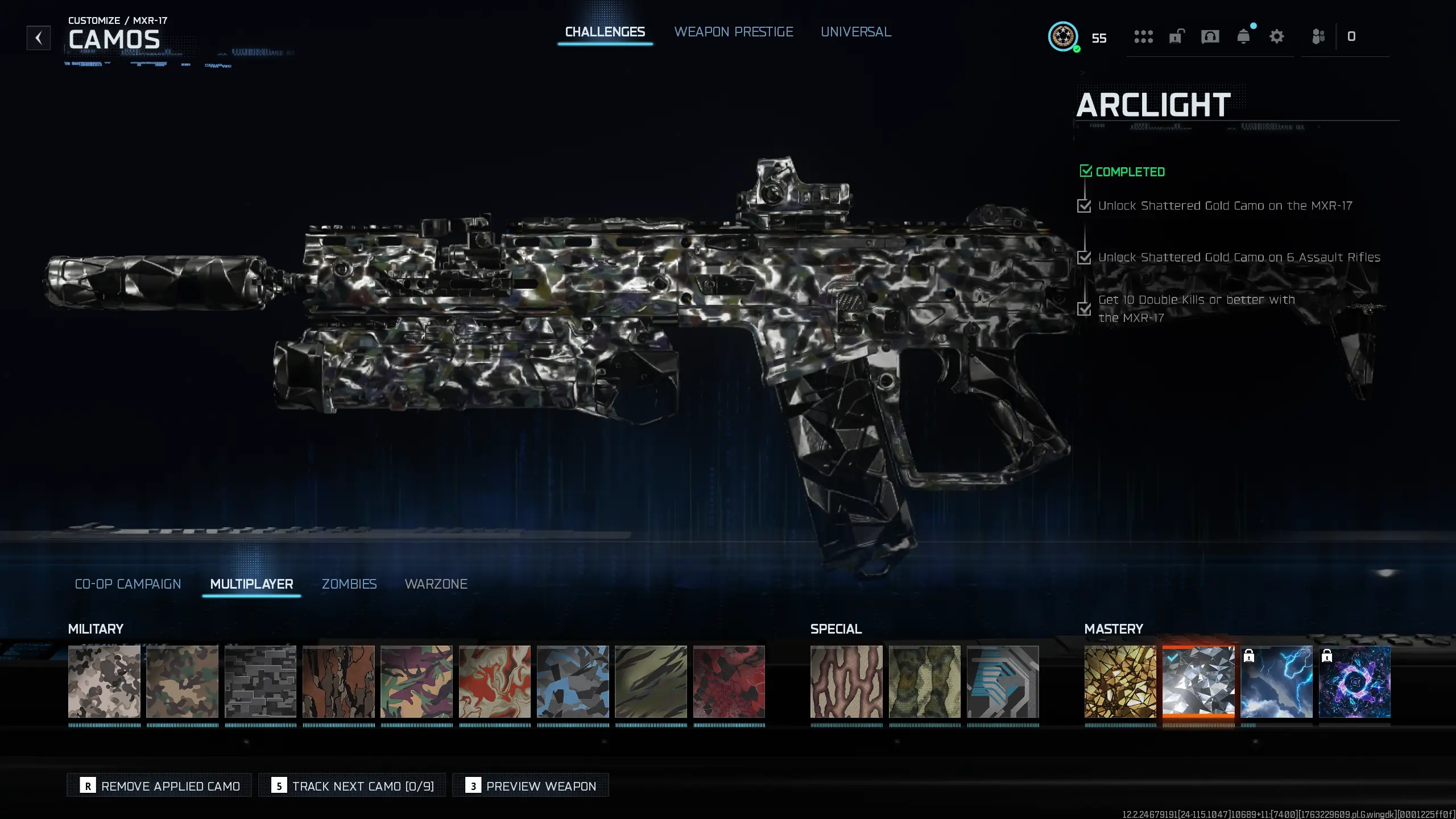Click the padlock on the lightning Mastery camo

tap(1250, 657)
